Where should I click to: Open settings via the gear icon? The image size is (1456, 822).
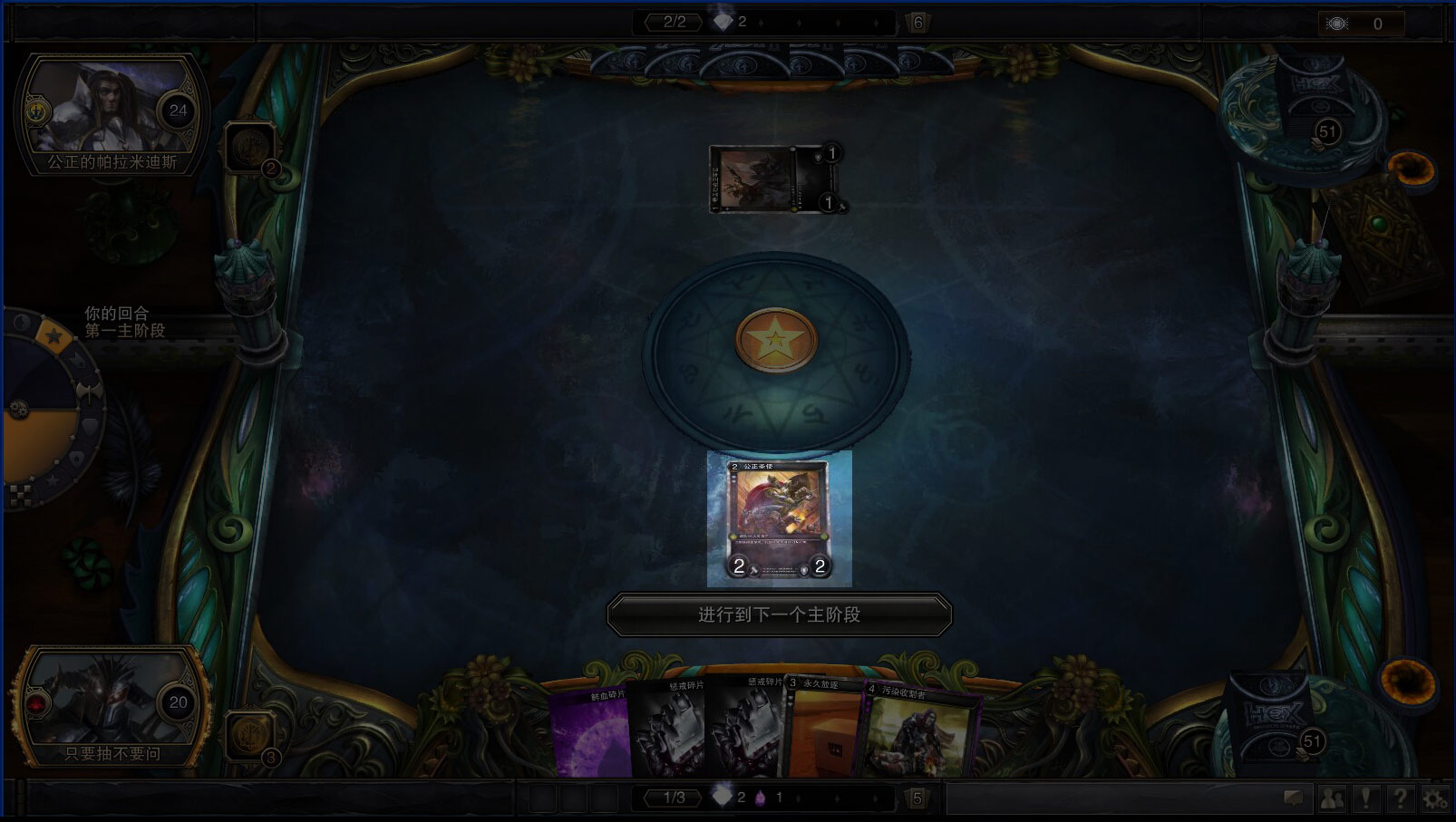point(1435,798)
